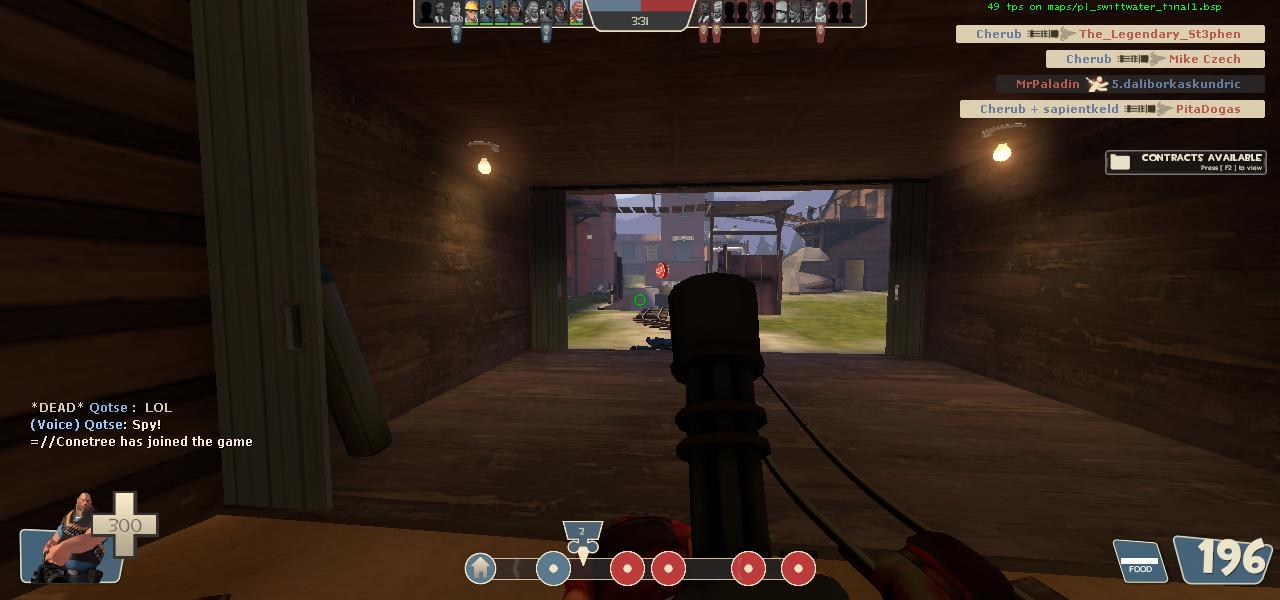Select the Cherub kills Mike Czech feed entry
The width and height of the screenshot is (1280, 600).
(x=1154, y=59)
